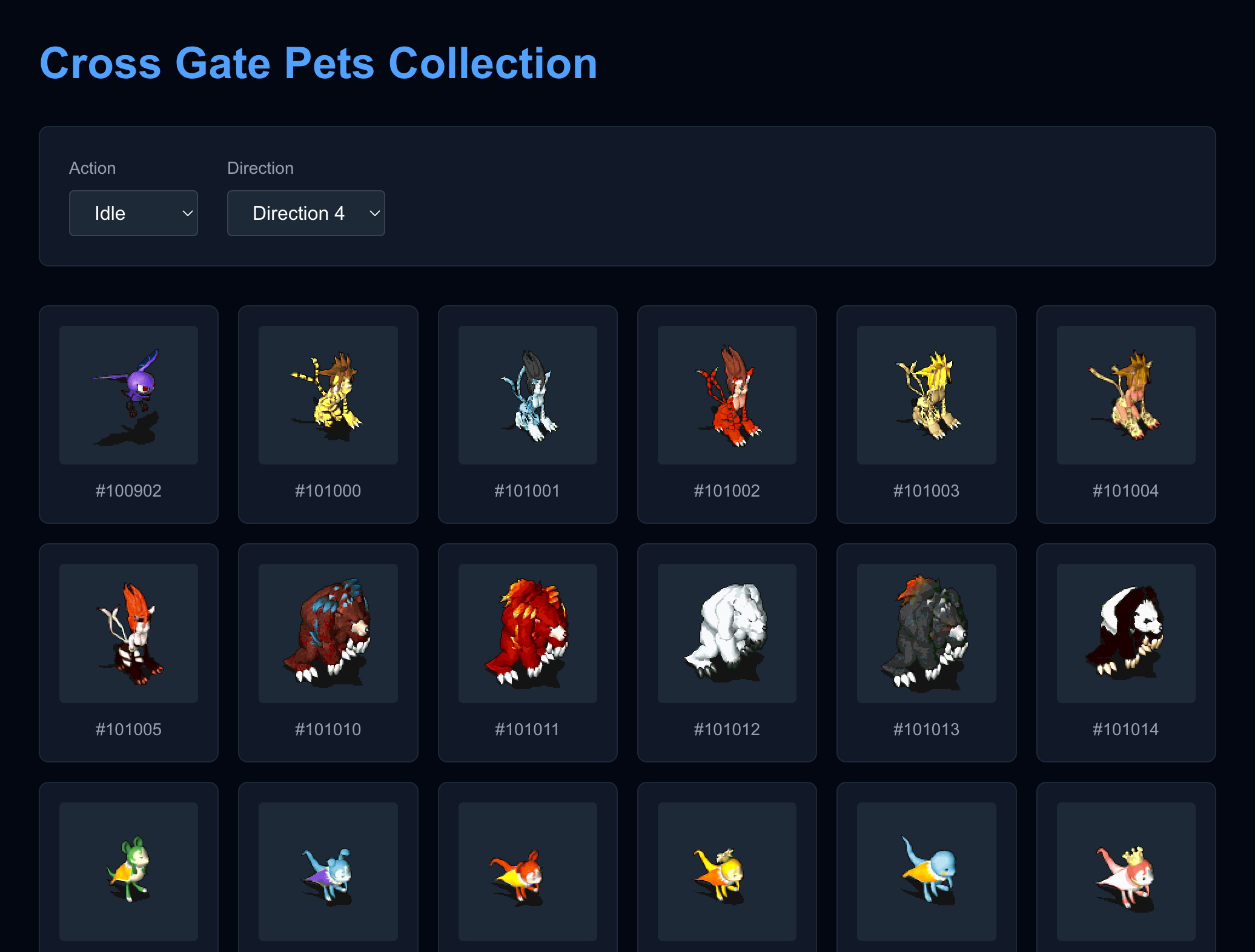Select Idle from the Action selector
Screen dimensions: 1255x952
(133, 213)
